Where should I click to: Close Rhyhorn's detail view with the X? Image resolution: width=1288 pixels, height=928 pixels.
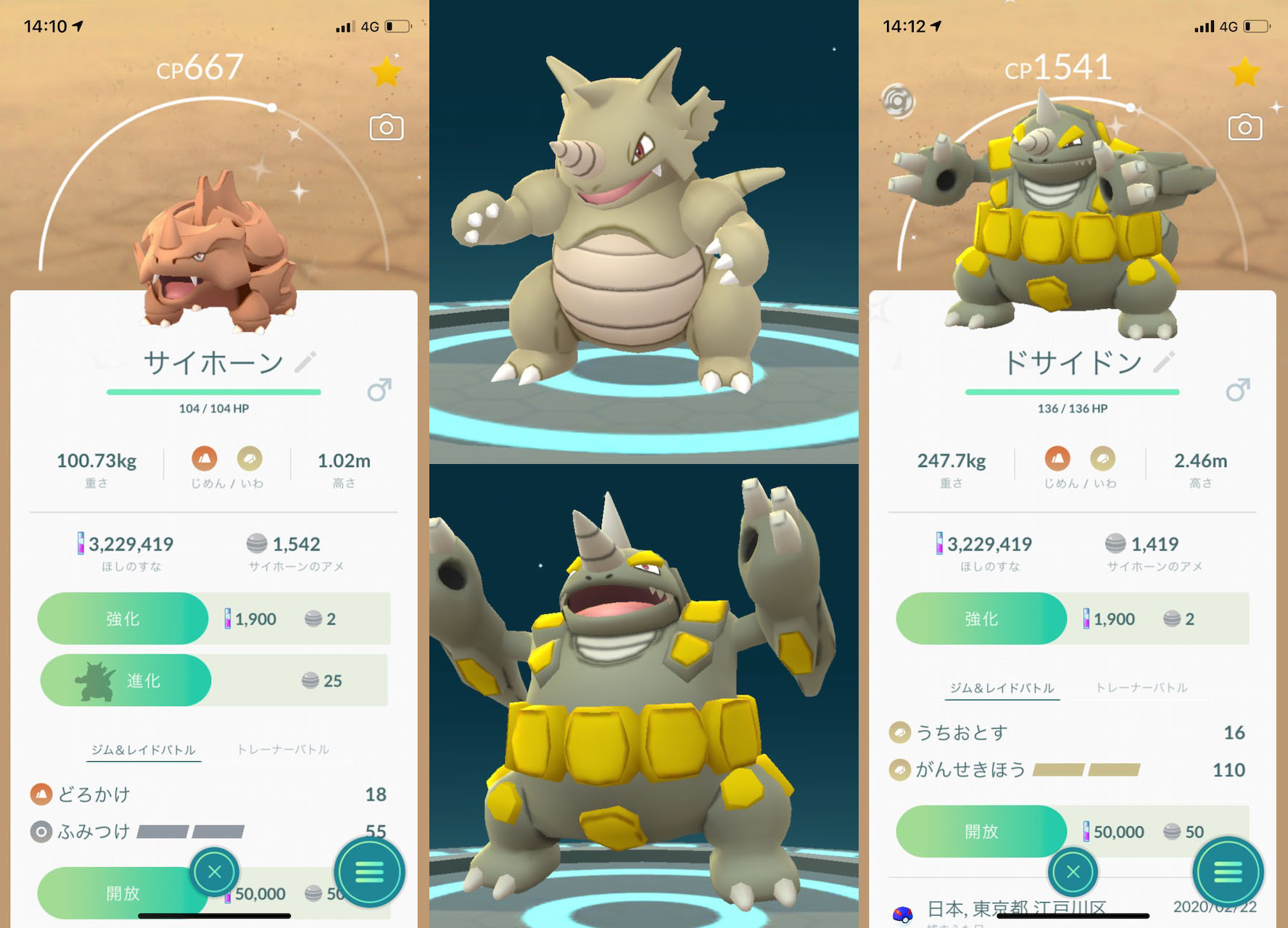pyautogui.click(x=214, y=873)
